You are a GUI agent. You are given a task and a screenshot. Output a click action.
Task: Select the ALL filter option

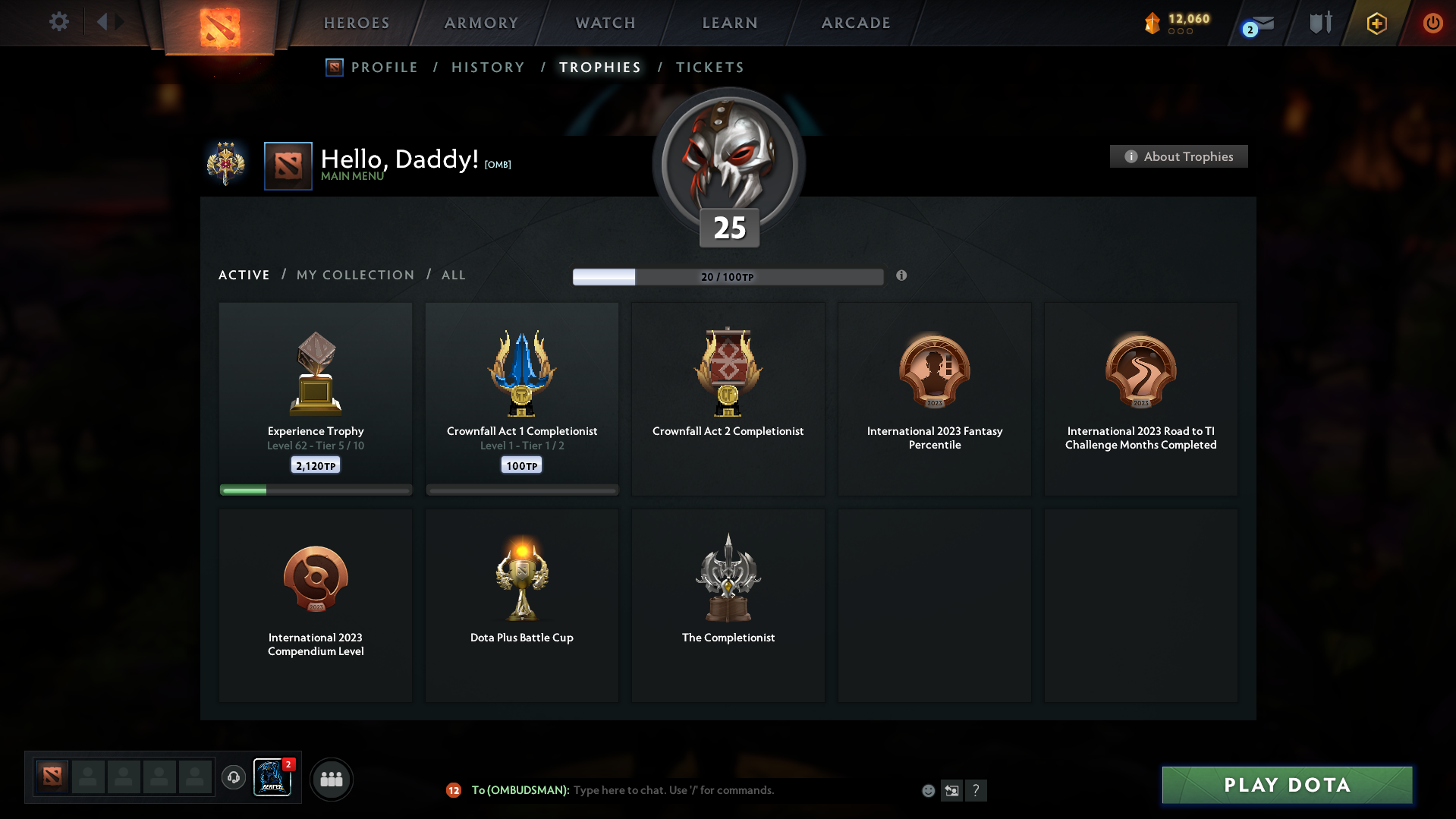coord(453,275)
